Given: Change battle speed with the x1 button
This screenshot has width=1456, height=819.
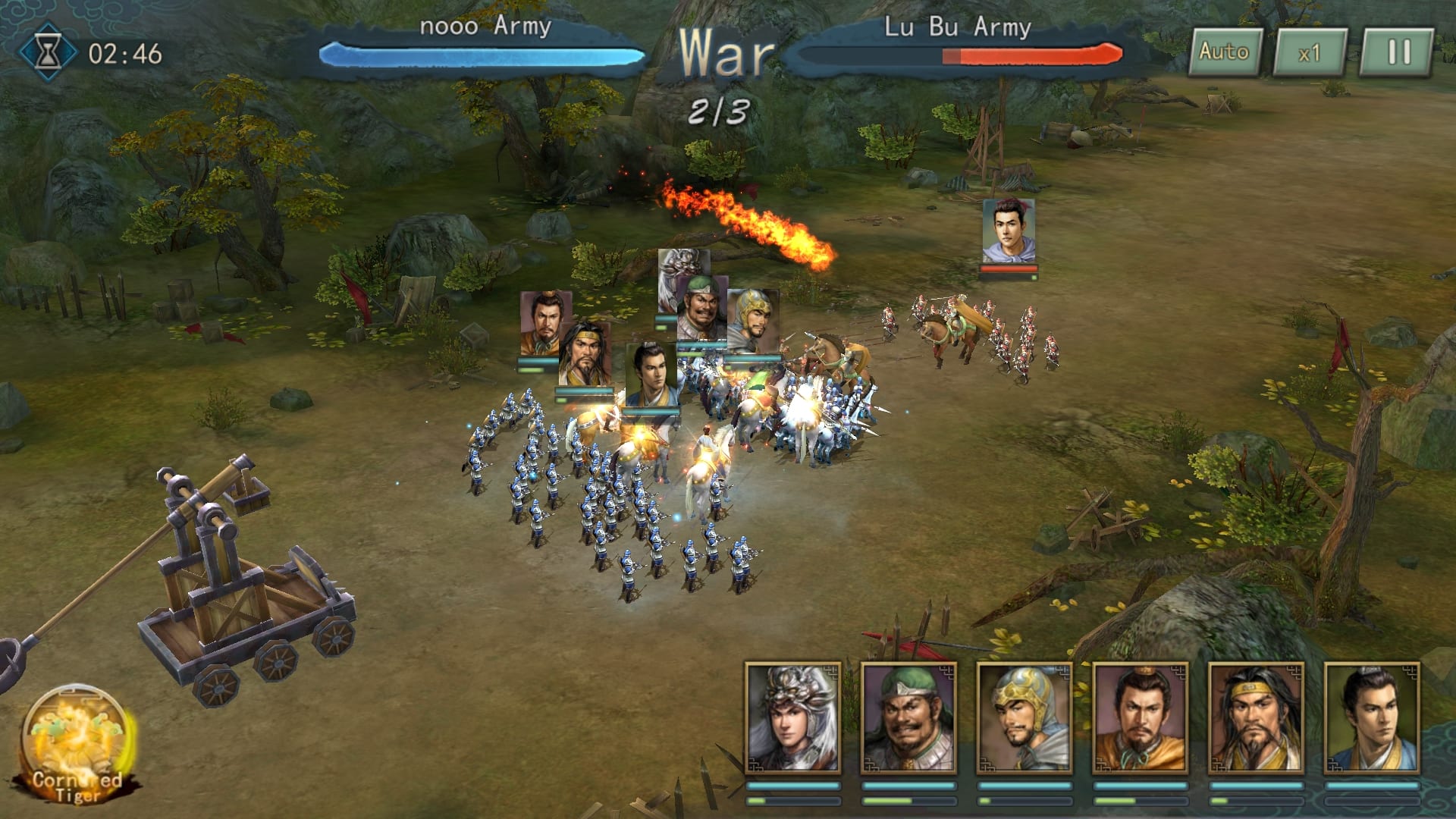Looking at the screenshot, I should point(1310,53).
